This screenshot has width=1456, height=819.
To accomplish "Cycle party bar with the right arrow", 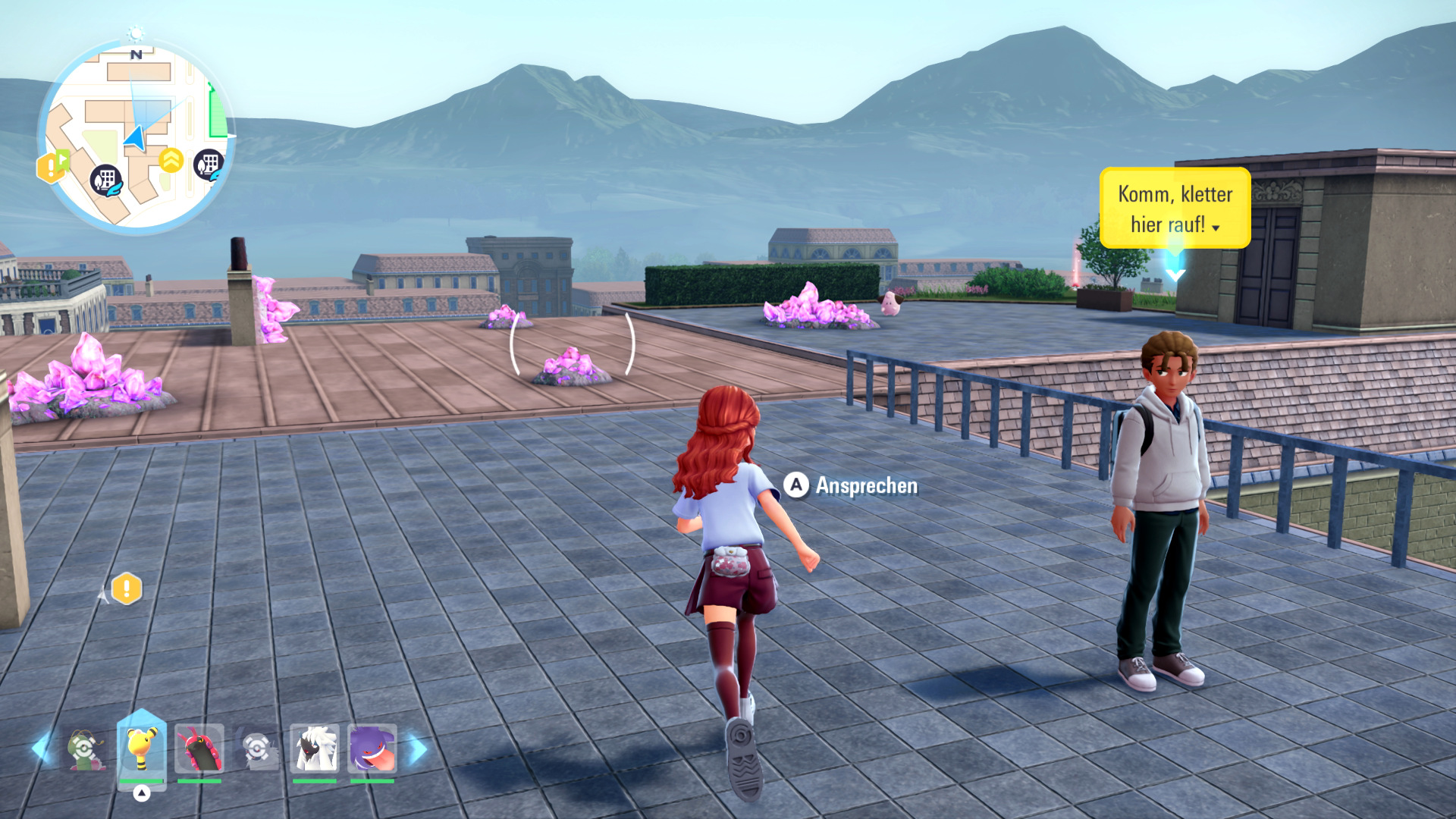I will coord(418,748).
